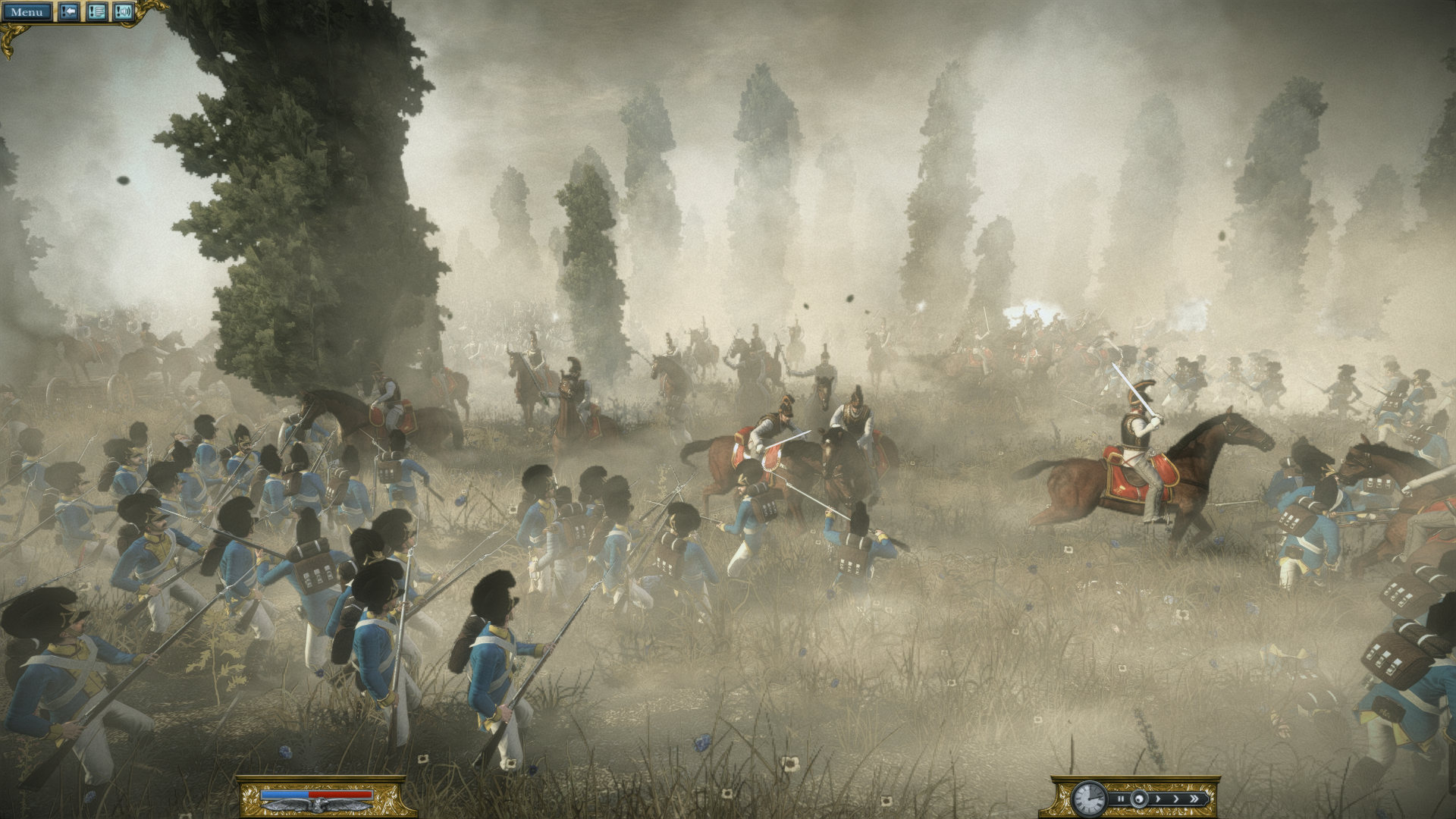
Task: Open the Menu button
Action: 27,12
